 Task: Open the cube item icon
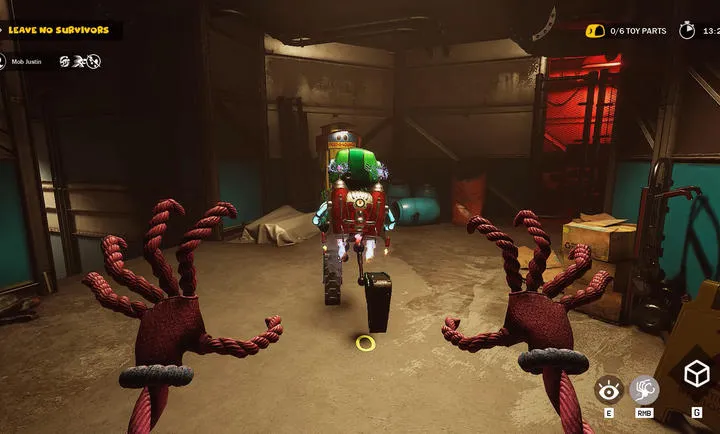pyautogui.click(x=697, y=375)
